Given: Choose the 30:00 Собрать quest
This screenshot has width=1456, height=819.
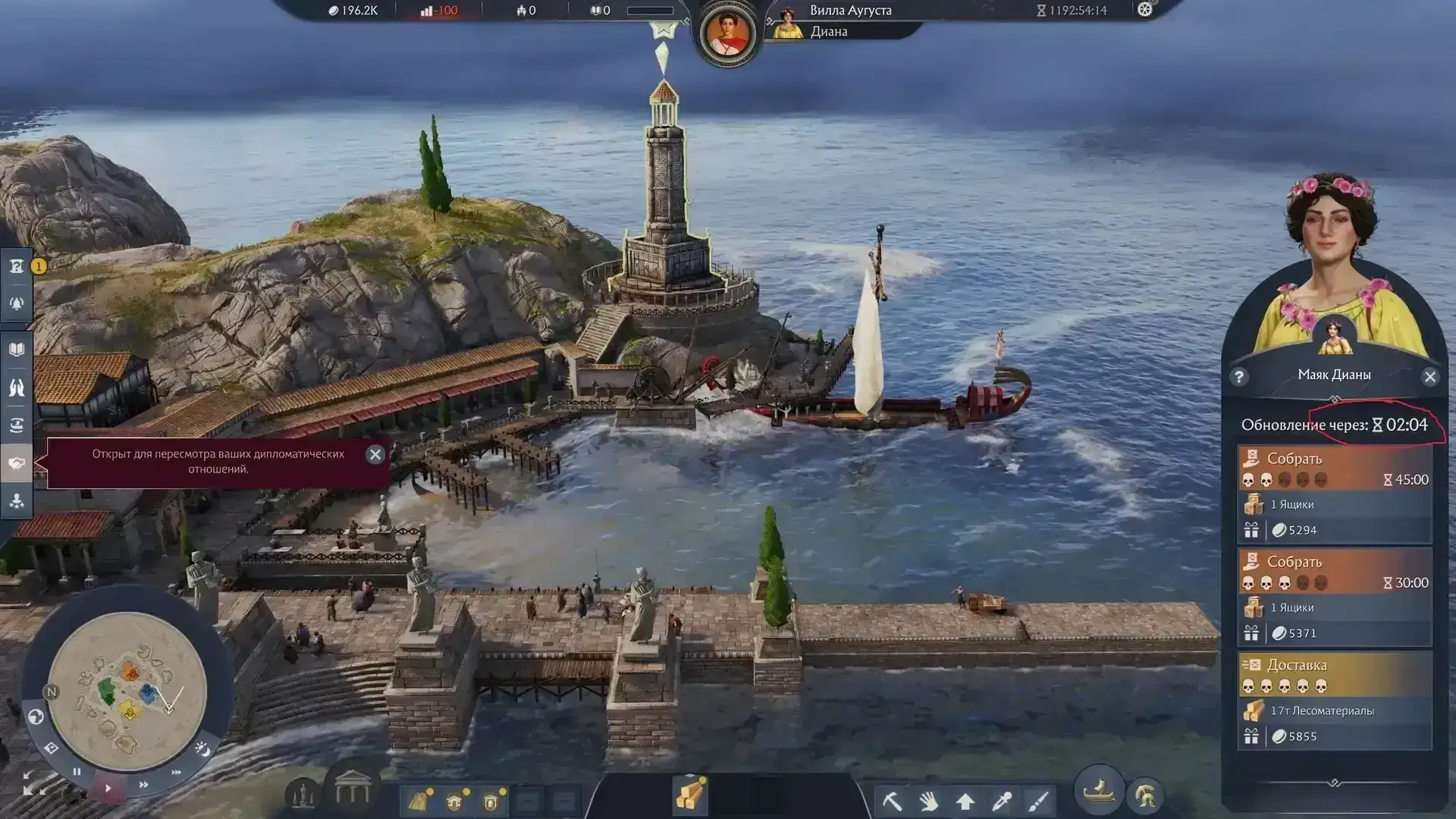Looking at the screenshot, I should coord(1335,572).
